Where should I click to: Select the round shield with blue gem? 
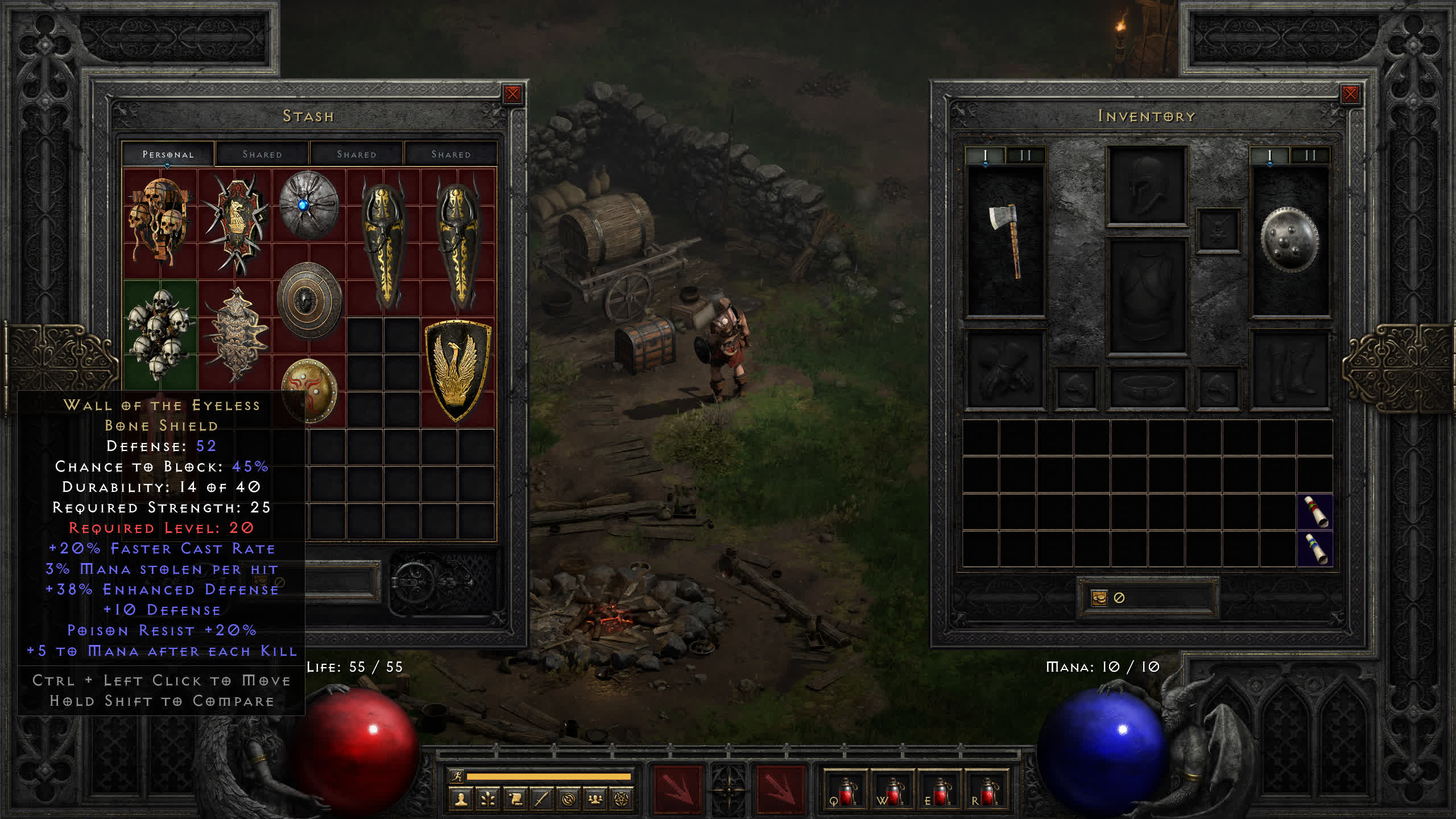[308, 205]
